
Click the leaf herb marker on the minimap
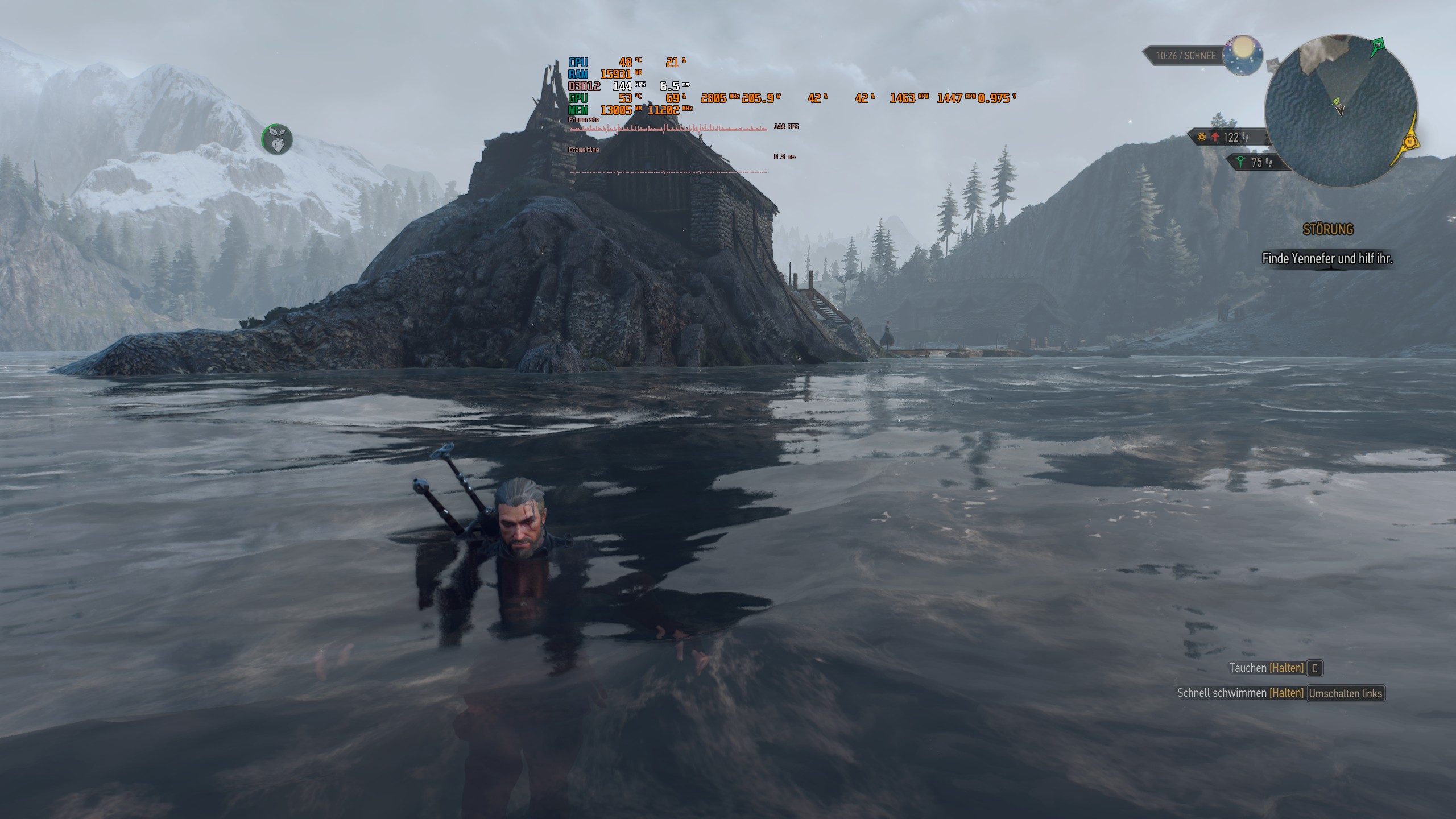click(x=1337, y=102)
